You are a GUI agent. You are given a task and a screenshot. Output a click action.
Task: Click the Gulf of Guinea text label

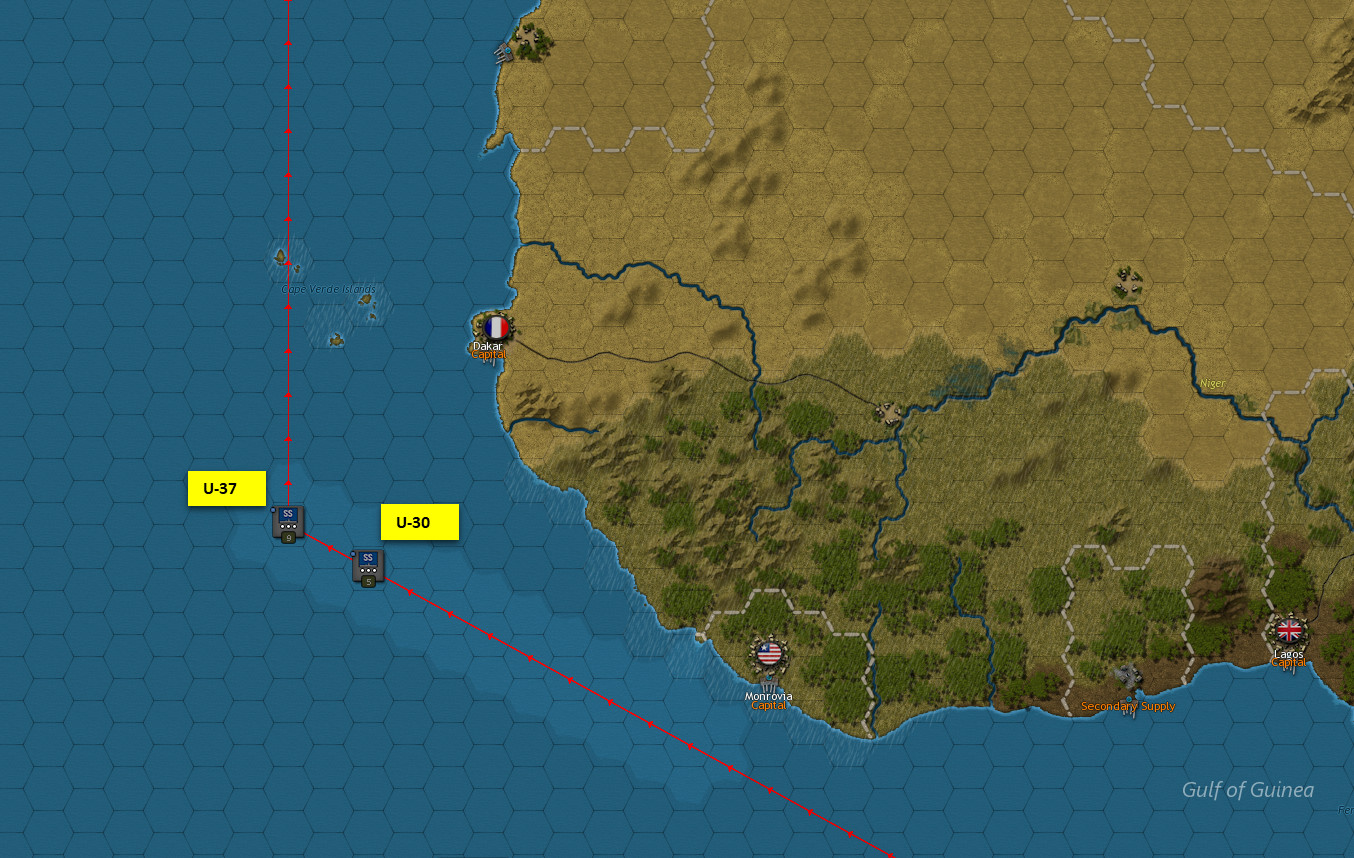[1247, 789]
